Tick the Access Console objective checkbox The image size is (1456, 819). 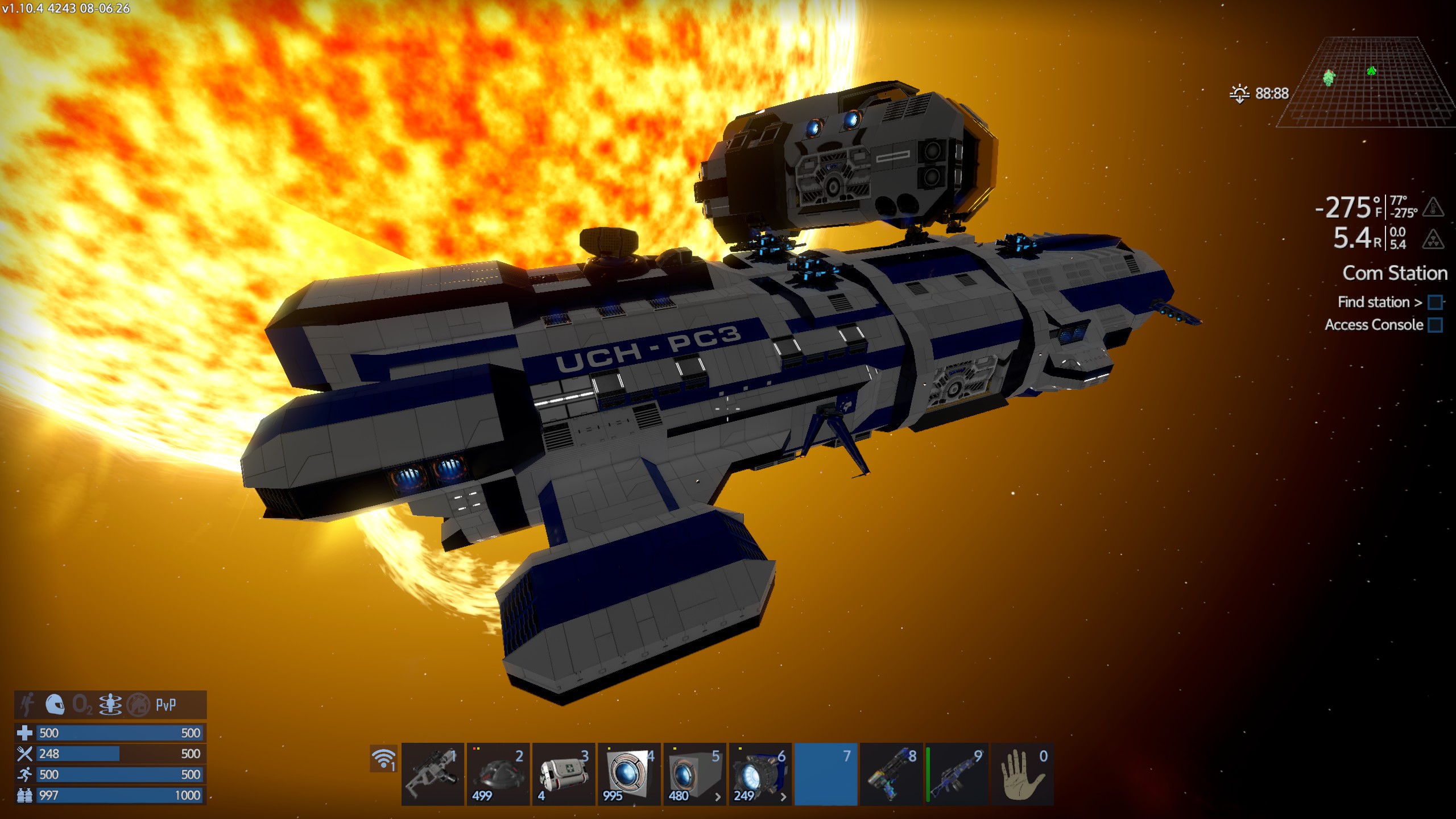click(1435, 325)
